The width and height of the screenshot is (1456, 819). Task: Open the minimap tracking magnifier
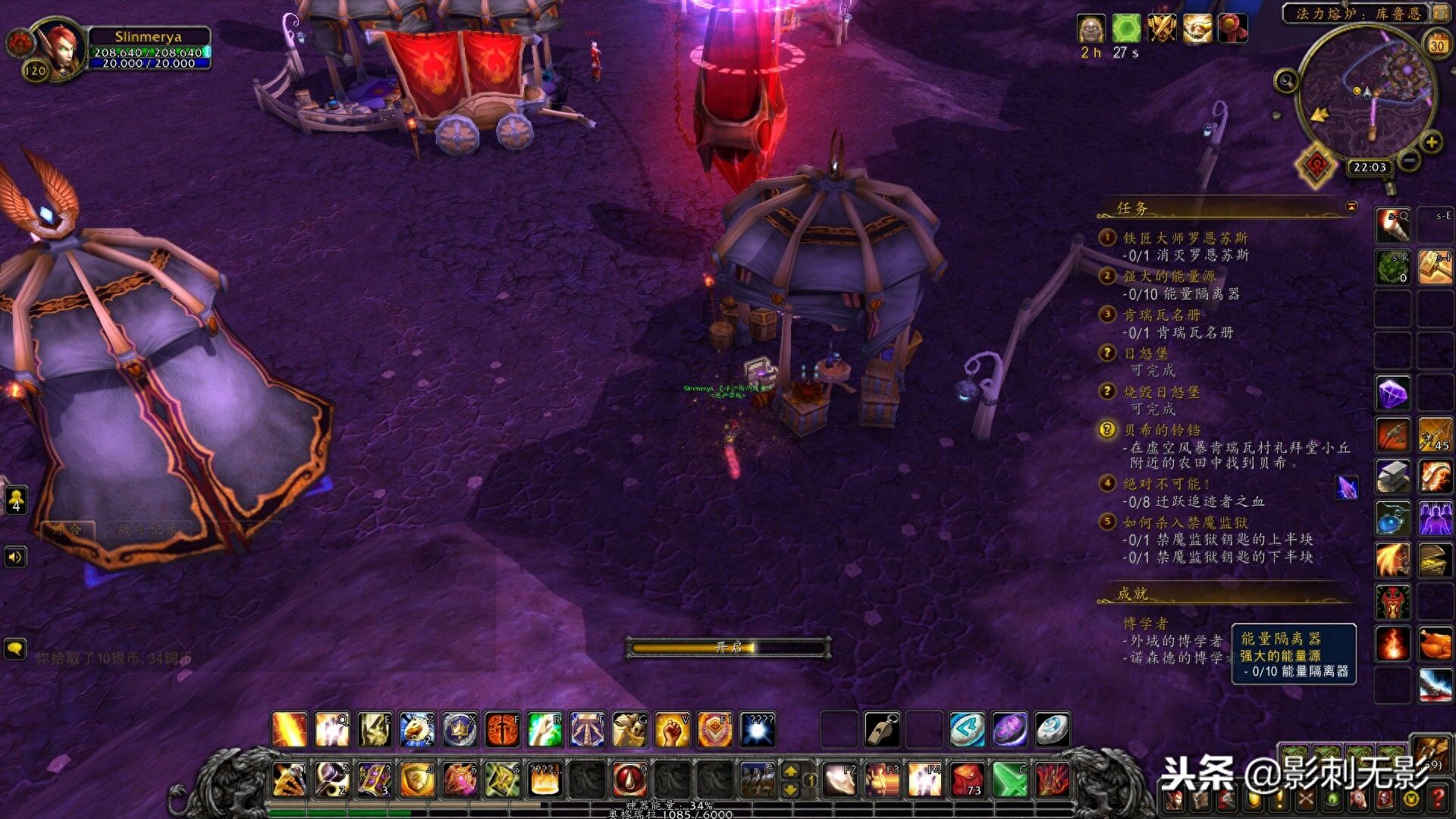[x=1286, y=80]
